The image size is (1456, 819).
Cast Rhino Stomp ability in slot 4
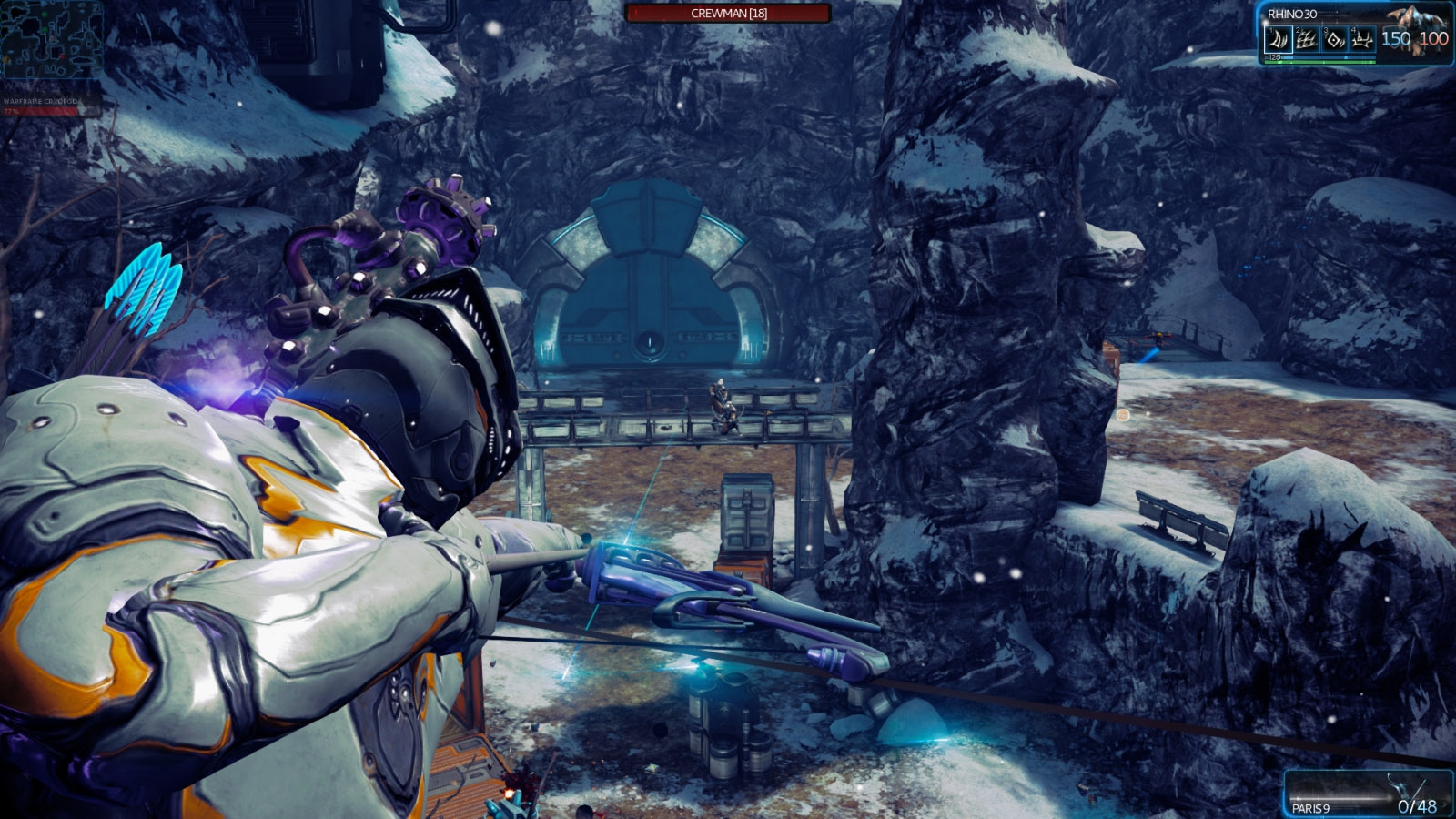(1361, 39)
